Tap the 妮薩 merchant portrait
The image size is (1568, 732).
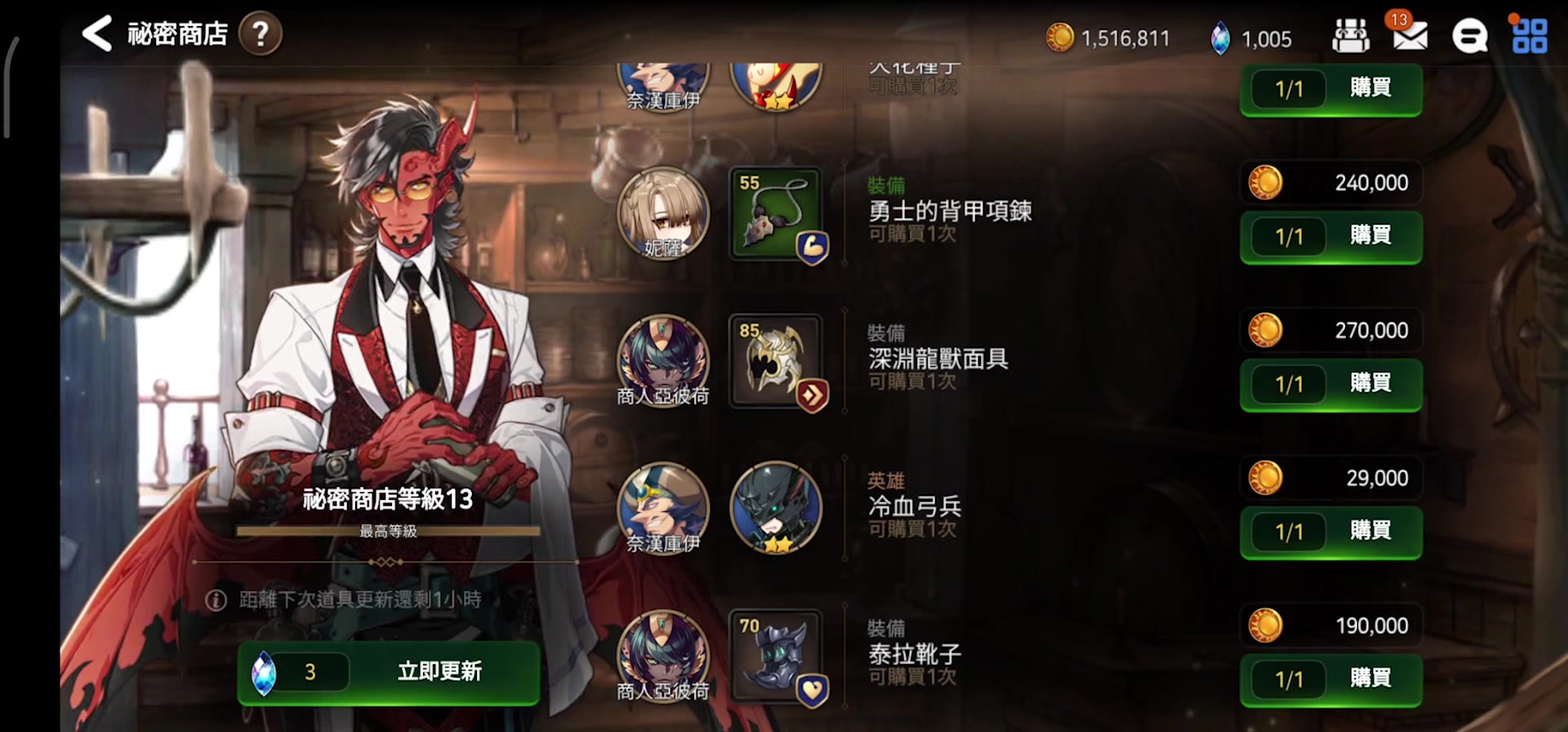(663, 214)
